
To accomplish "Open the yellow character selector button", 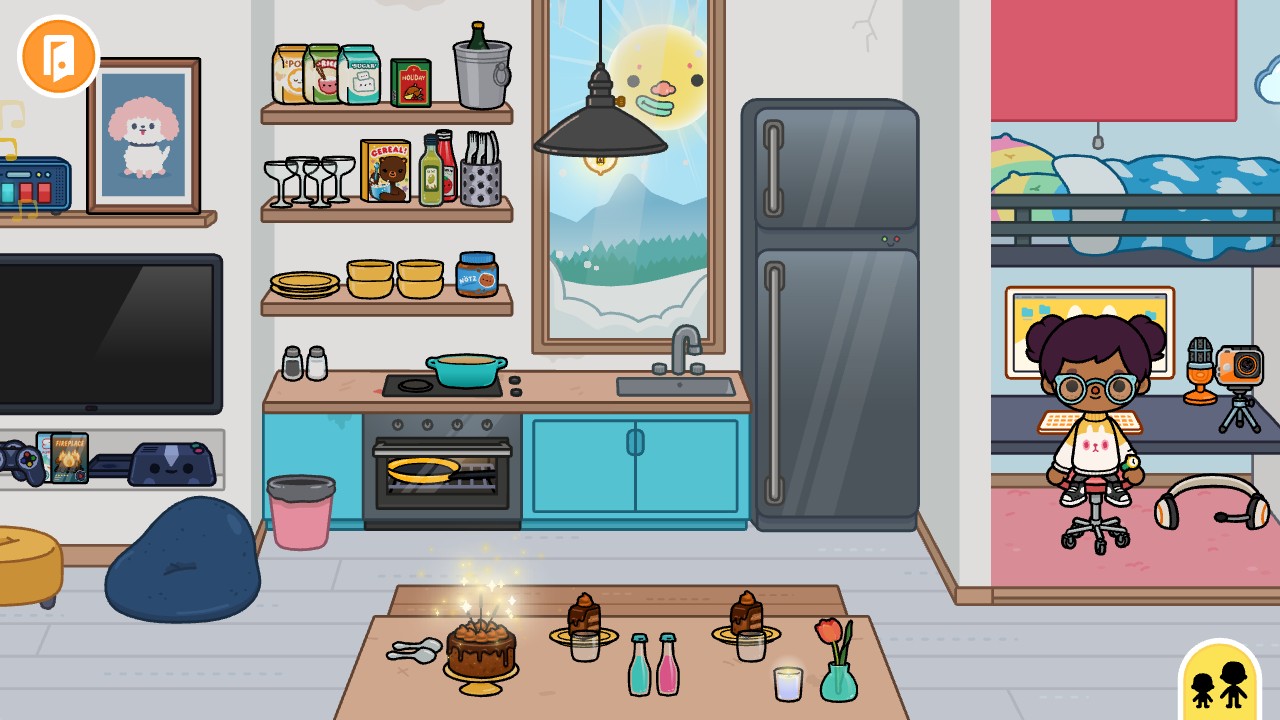I will [x=1219, y=682].
